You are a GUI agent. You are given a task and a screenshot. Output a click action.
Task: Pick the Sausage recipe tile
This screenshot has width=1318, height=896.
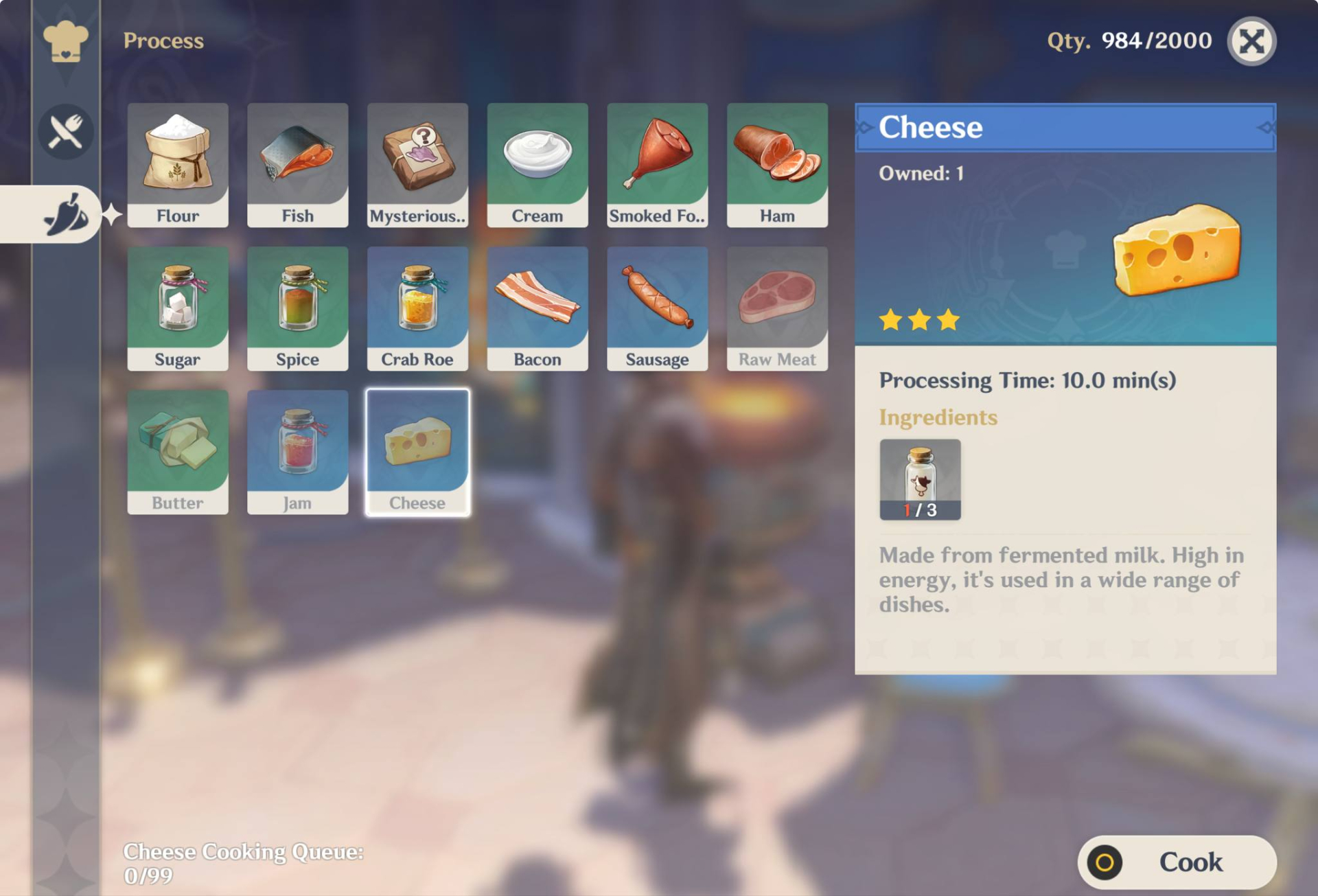(657, 308)
